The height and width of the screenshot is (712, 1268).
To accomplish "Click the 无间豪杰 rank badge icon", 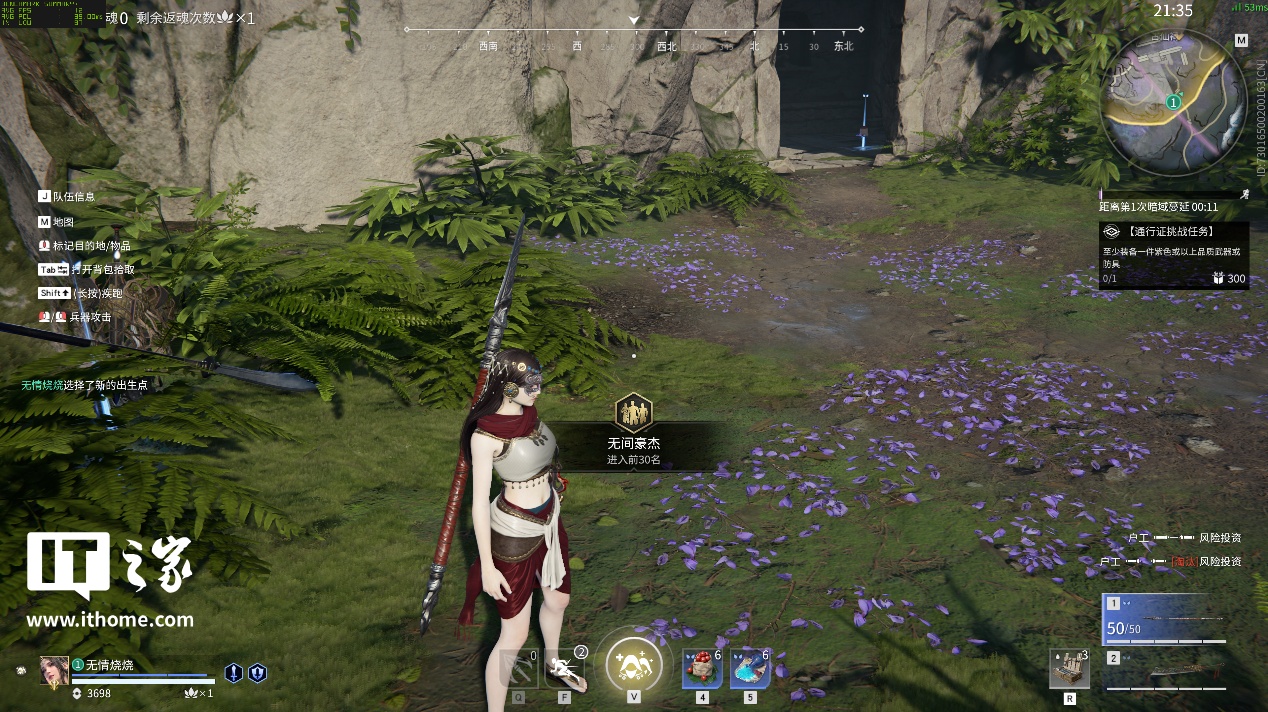I will [633, 411].
